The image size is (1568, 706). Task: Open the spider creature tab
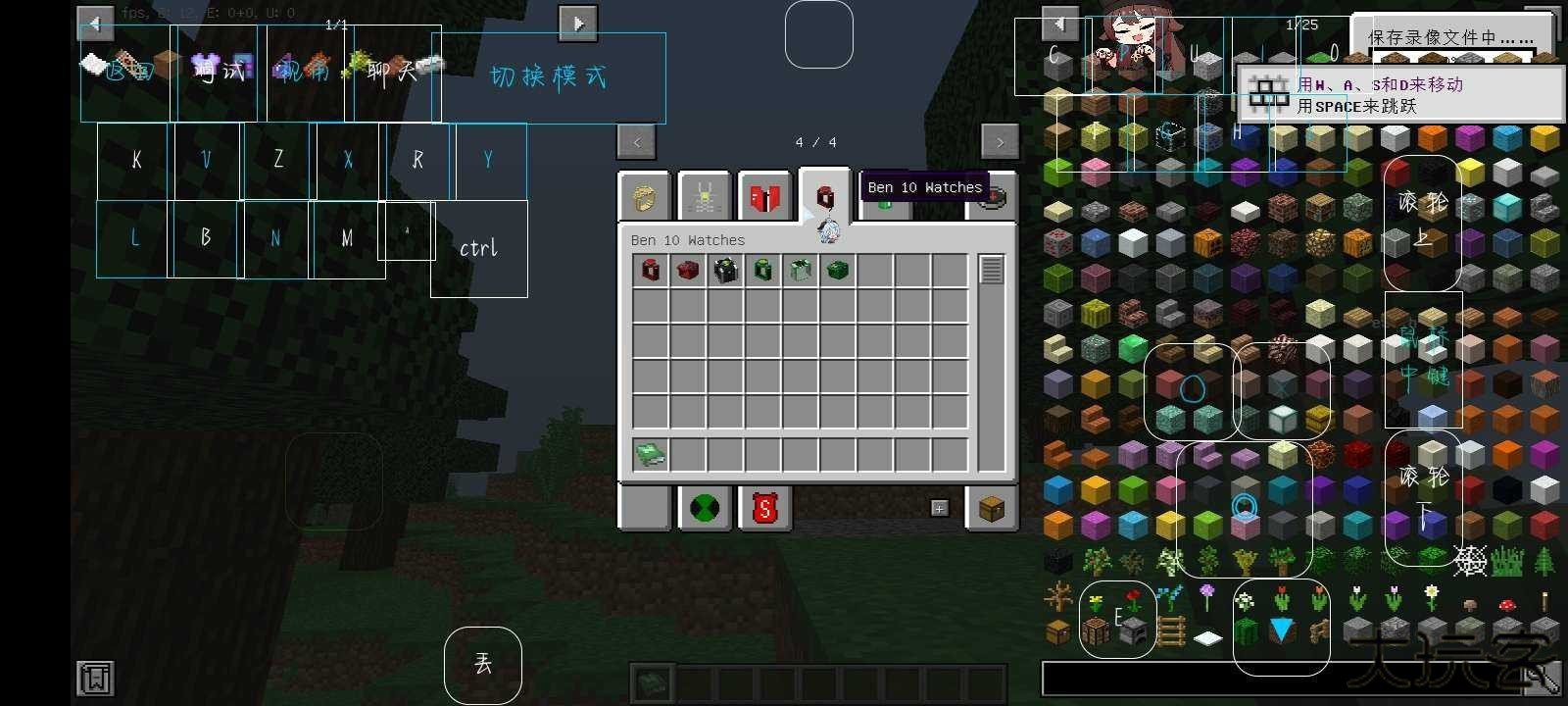click(x=704, y=196)
